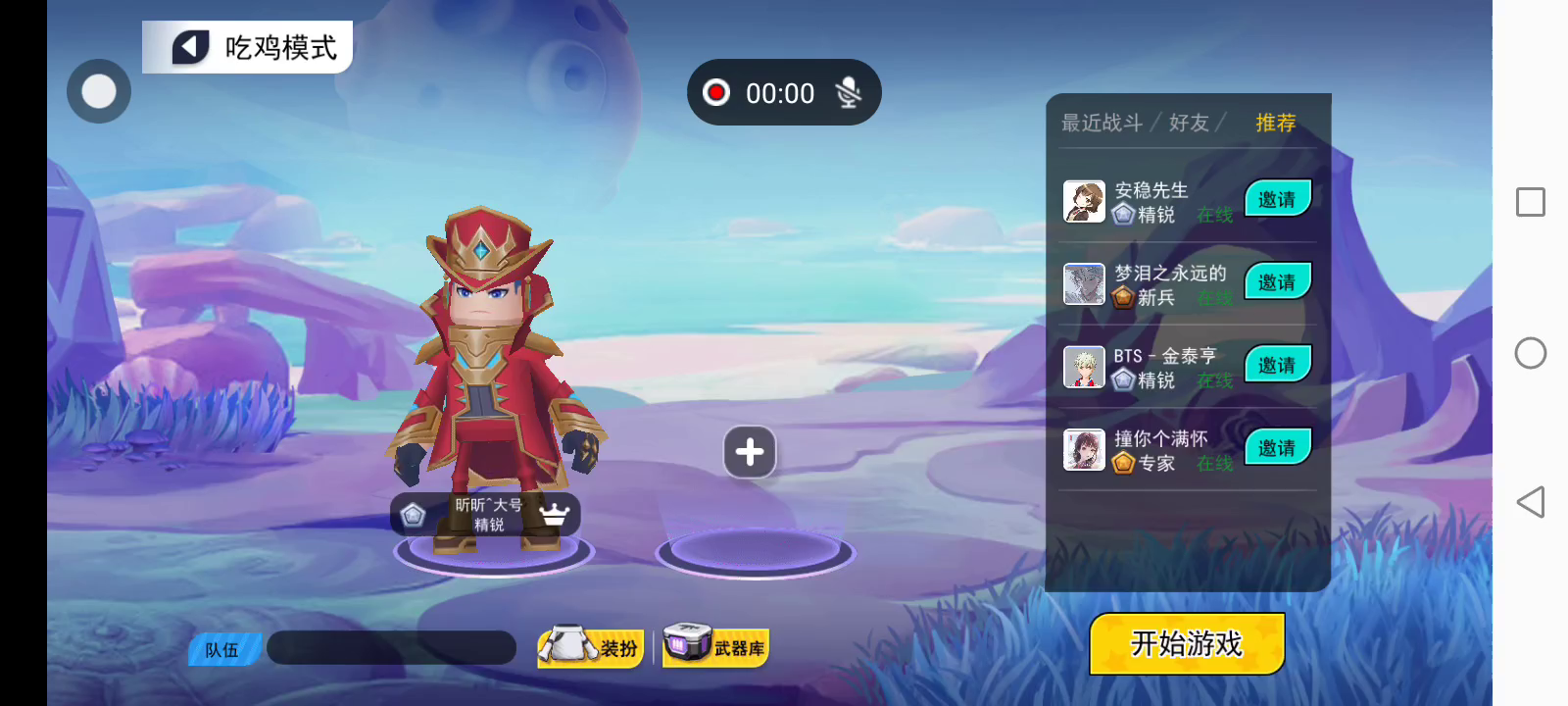View 昕昕^大号 player name card
Screen dimensions: 1568x706
486,515
